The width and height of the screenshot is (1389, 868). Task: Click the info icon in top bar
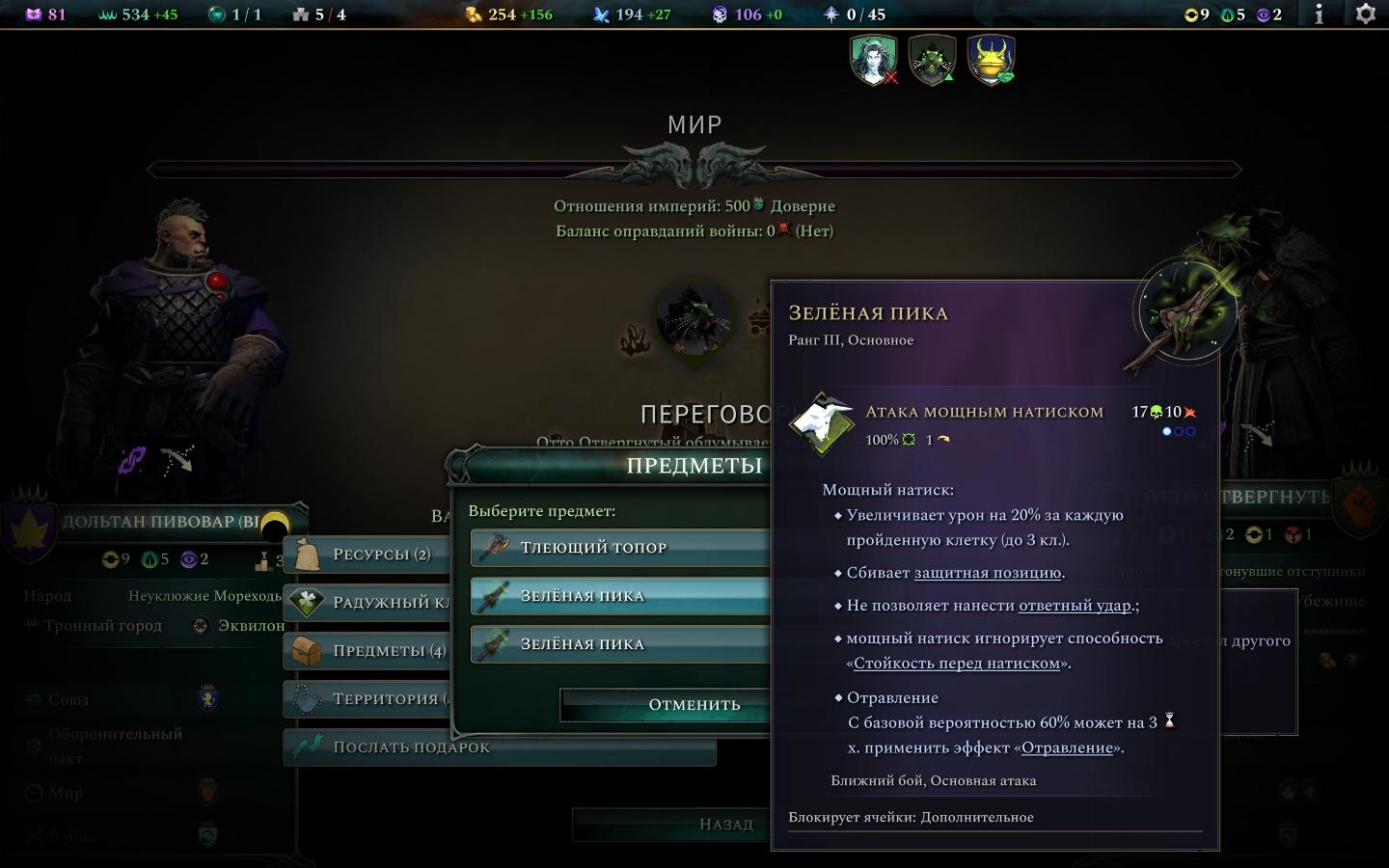[1320, 14]
